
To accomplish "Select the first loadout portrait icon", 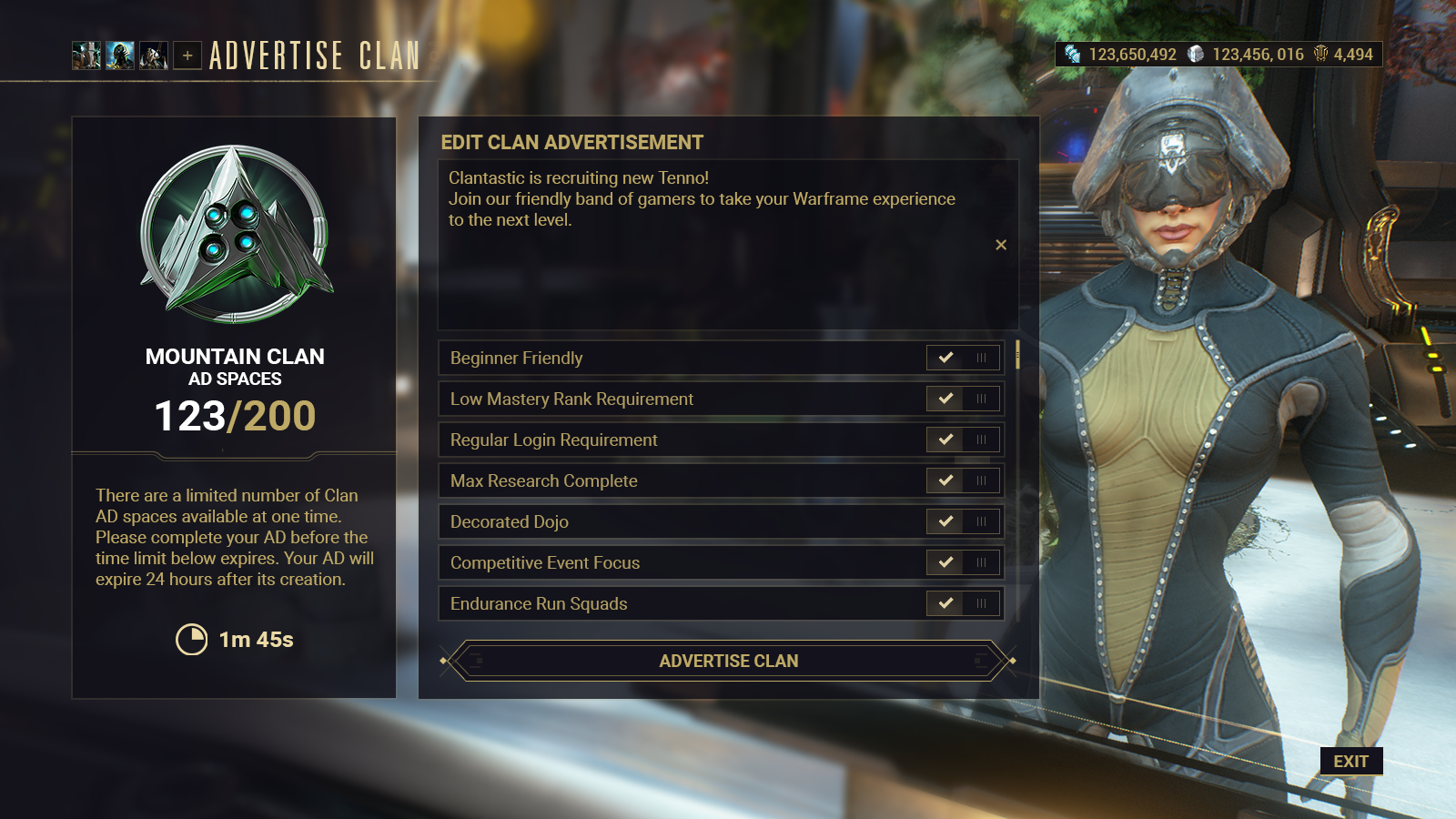I will pyautogui.click(x=86, y=56).
